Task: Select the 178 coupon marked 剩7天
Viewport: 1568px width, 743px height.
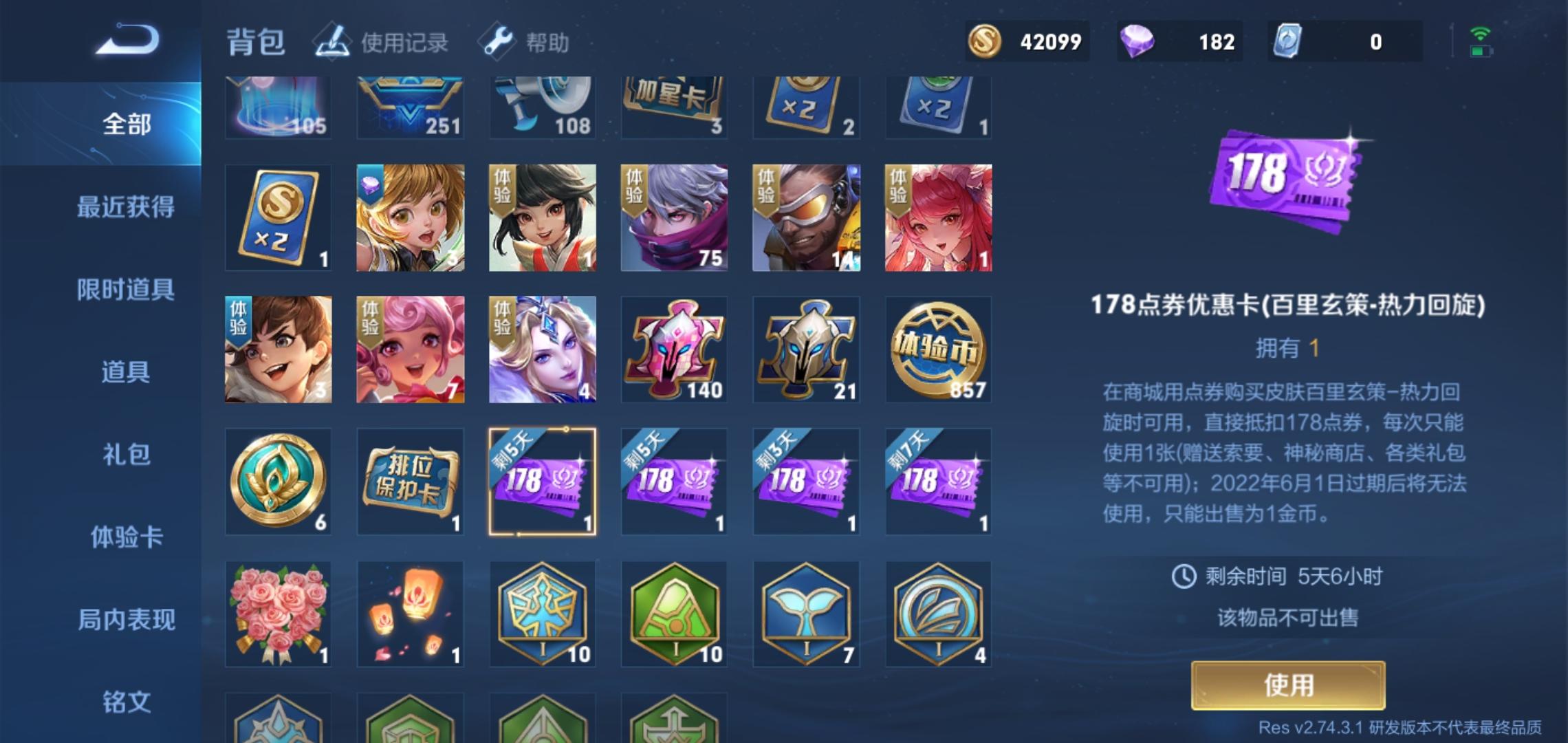Action: 938,480
